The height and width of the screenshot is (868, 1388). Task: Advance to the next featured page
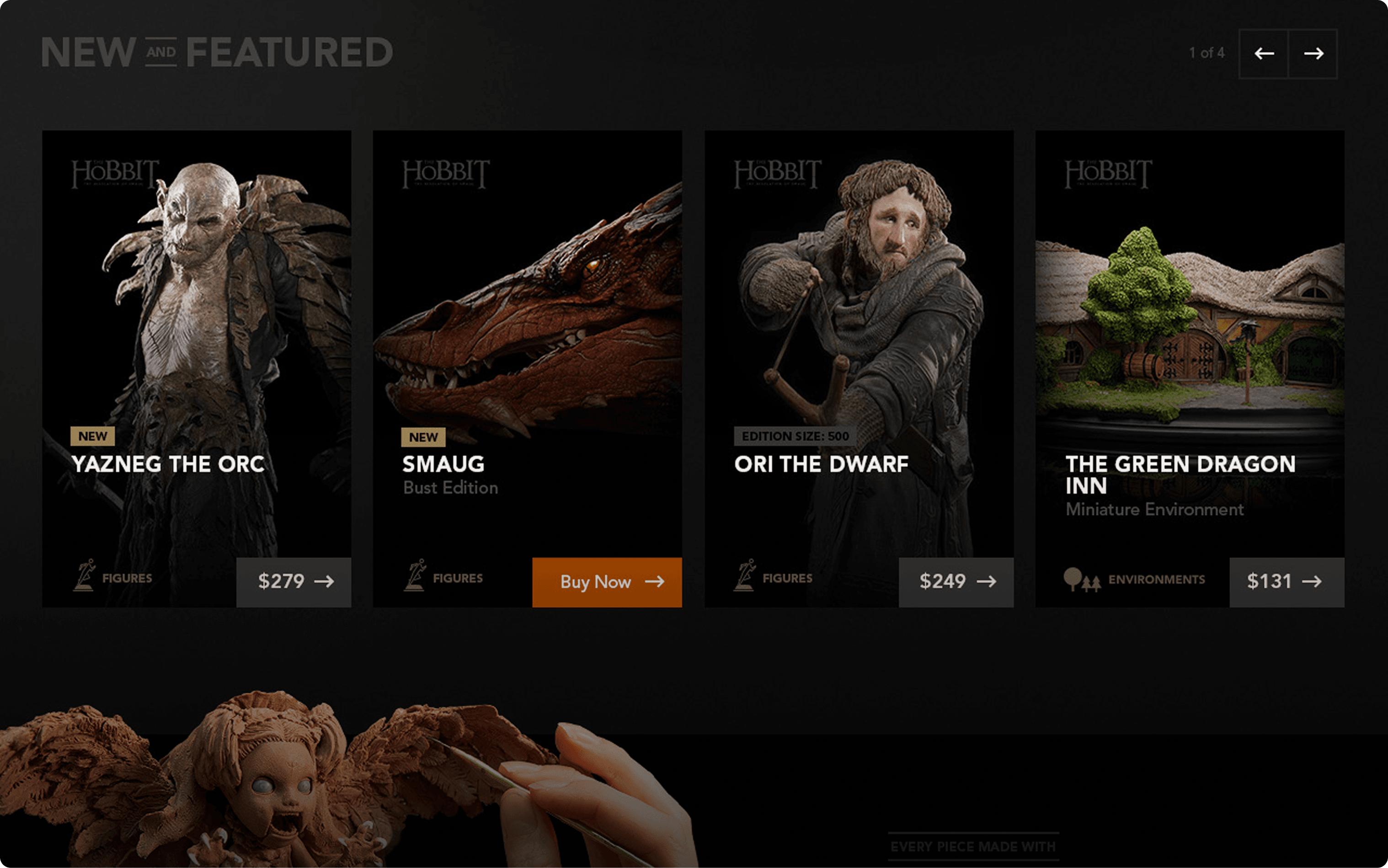1313,53
